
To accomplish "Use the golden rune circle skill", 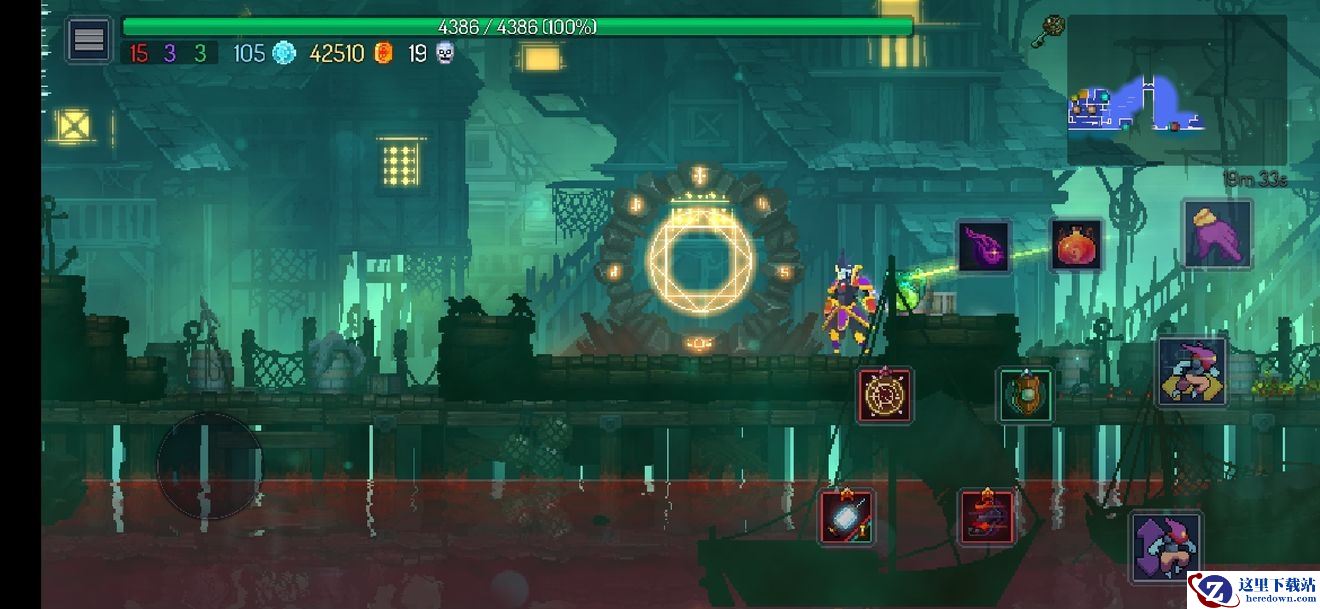I will 885,394.
